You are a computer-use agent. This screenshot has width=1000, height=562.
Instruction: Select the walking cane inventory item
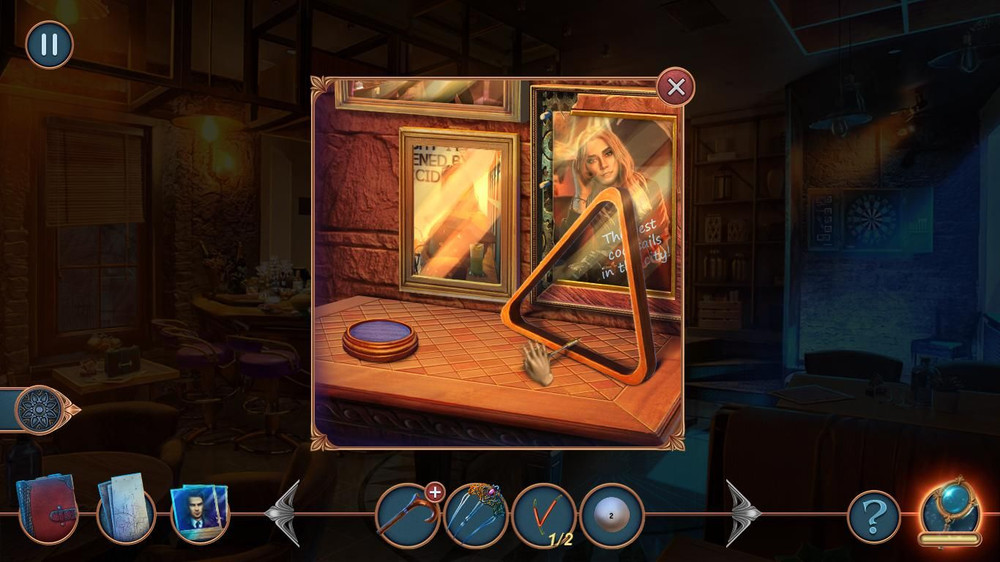click(x=407, y=515)
